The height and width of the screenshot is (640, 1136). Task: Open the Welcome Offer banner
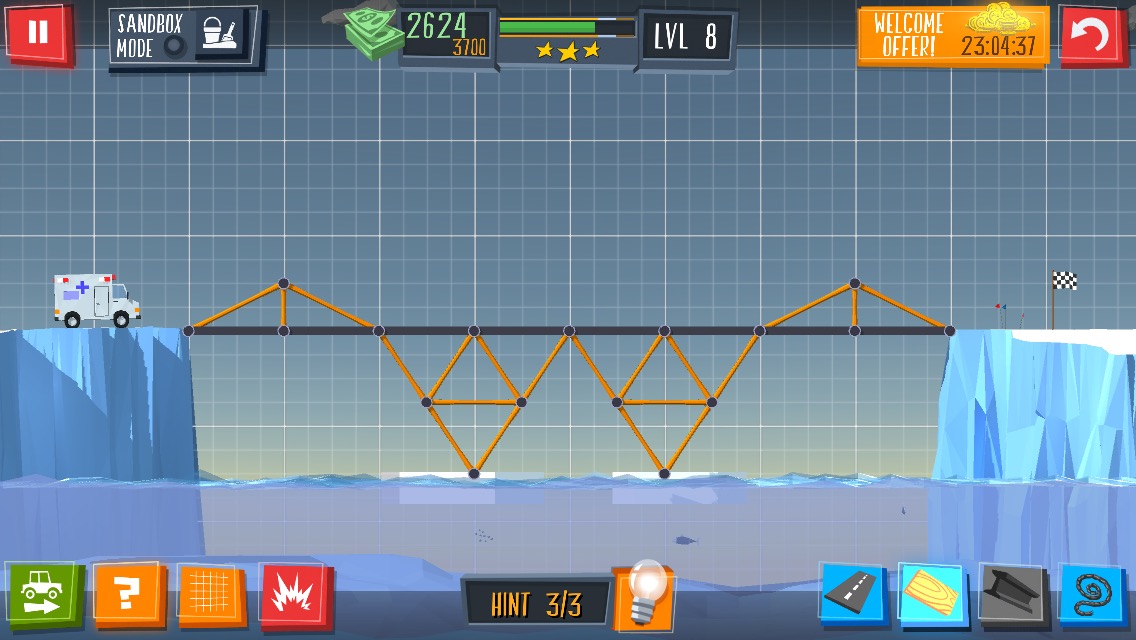click(953, 36)
